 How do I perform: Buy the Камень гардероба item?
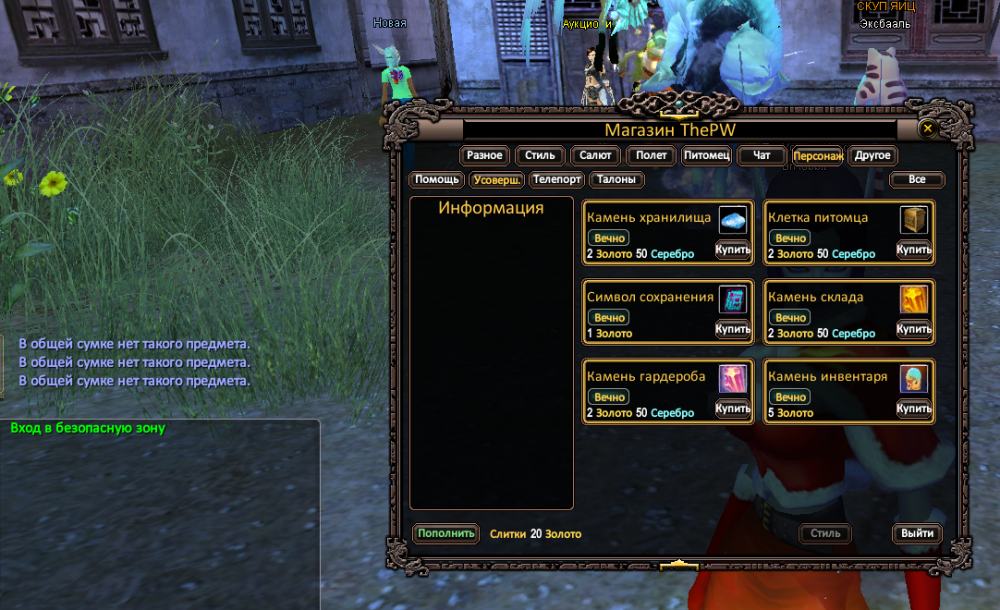pos(733,408)
